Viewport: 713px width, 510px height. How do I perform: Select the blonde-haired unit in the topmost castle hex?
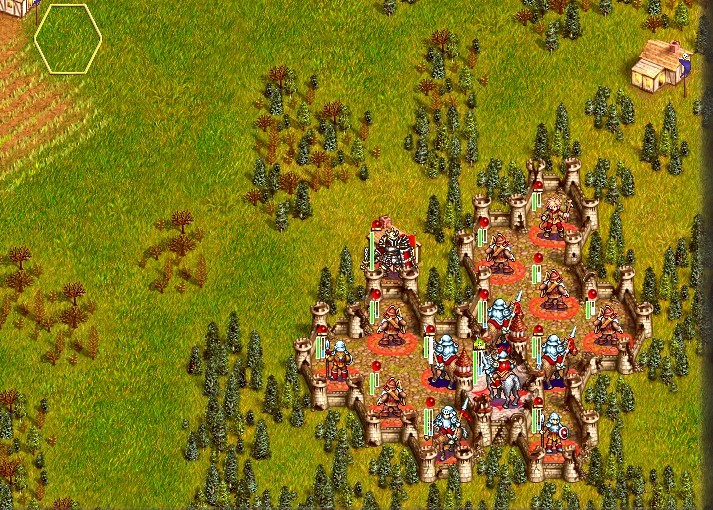553,215
